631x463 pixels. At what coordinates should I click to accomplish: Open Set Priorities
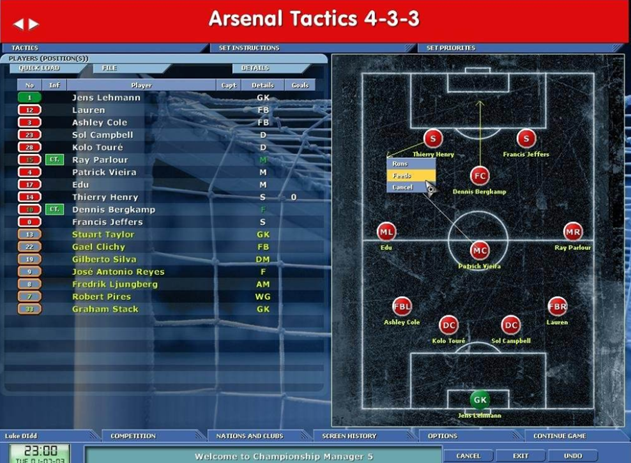pos(451,48)
